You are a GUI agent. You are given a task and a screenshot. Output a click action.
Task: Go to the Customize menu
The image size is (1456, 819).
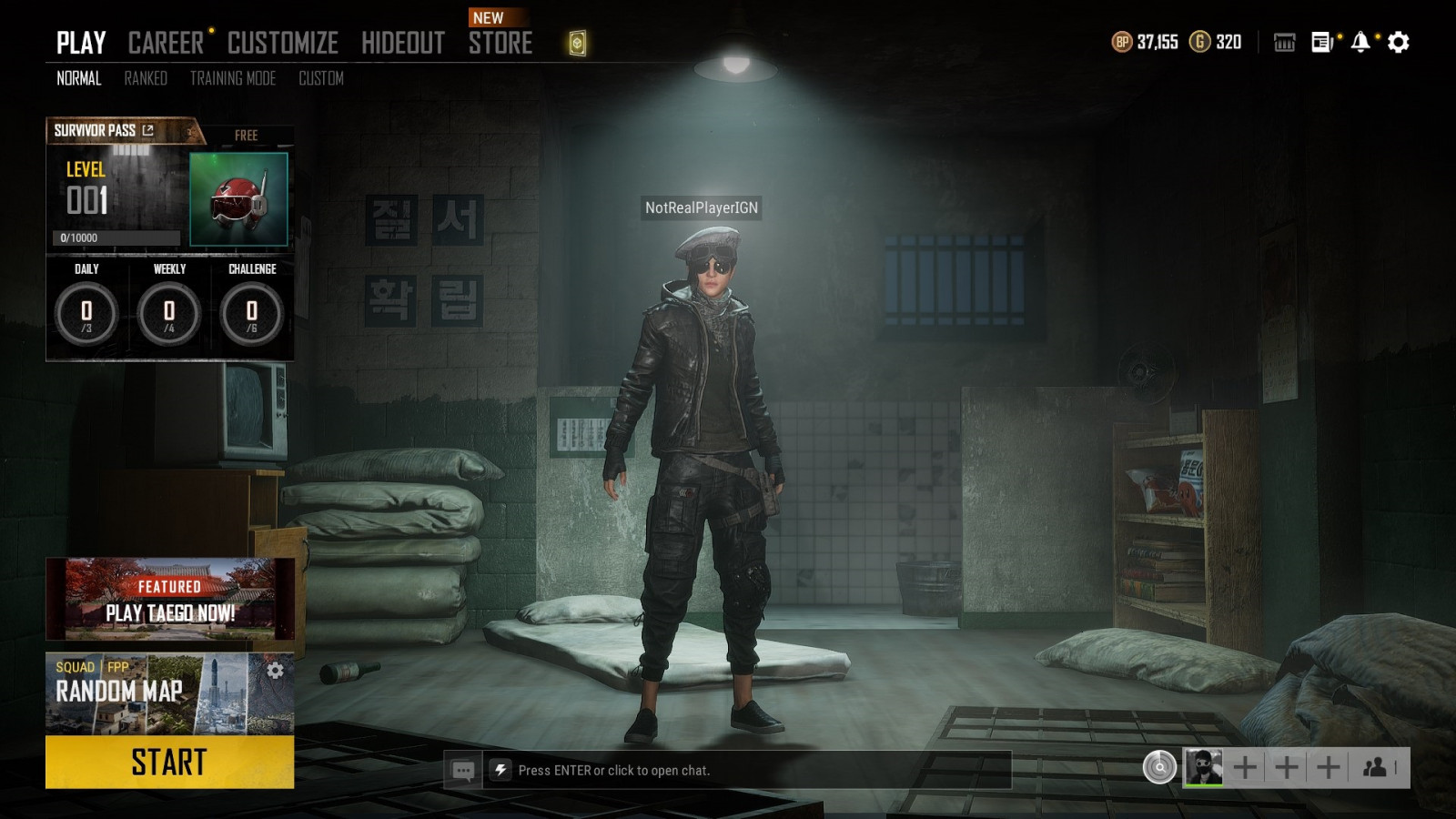coord(282,43)
